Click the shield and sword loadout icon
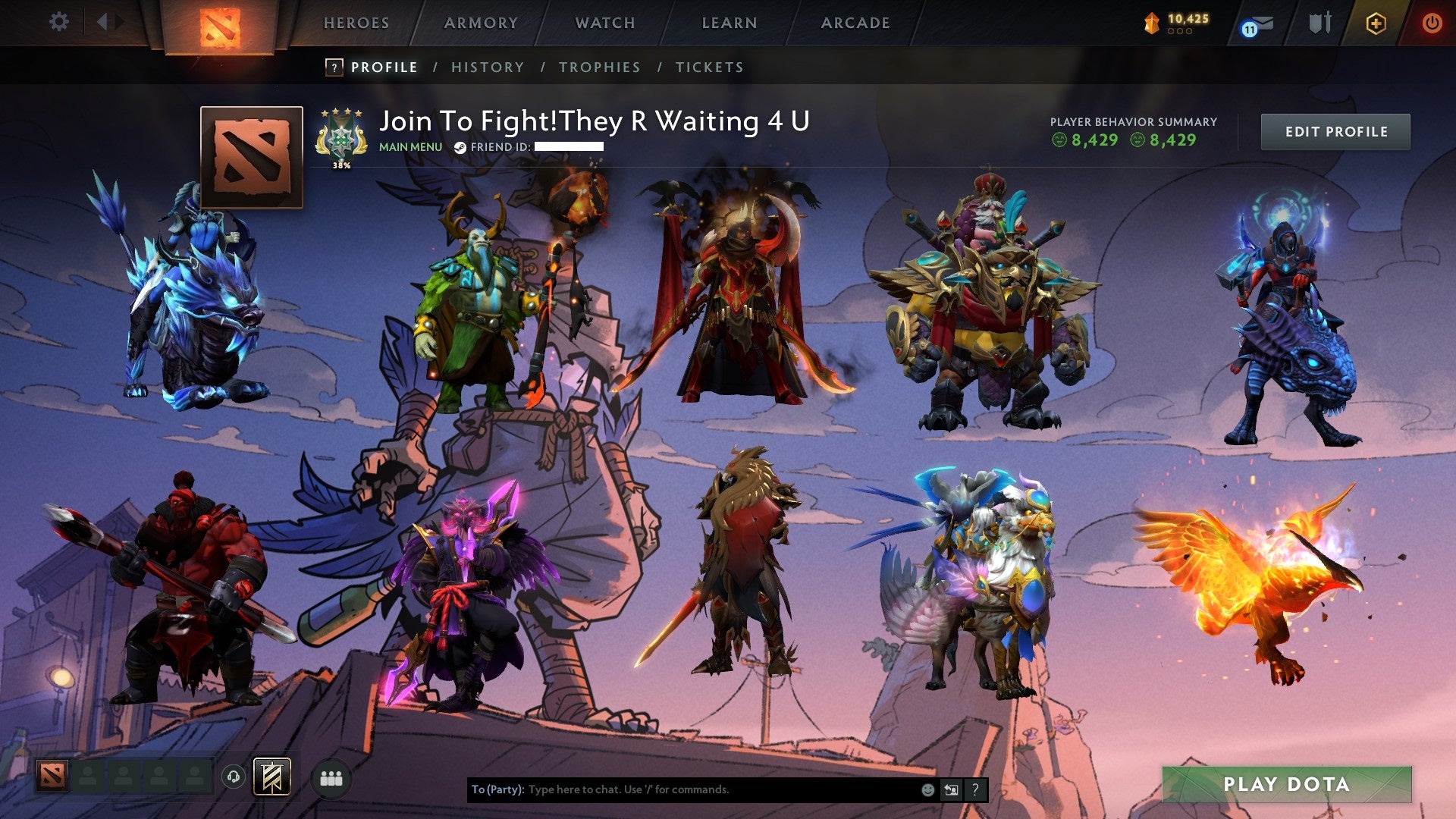Screen dimensions: 1456x819 [1319, 21]
